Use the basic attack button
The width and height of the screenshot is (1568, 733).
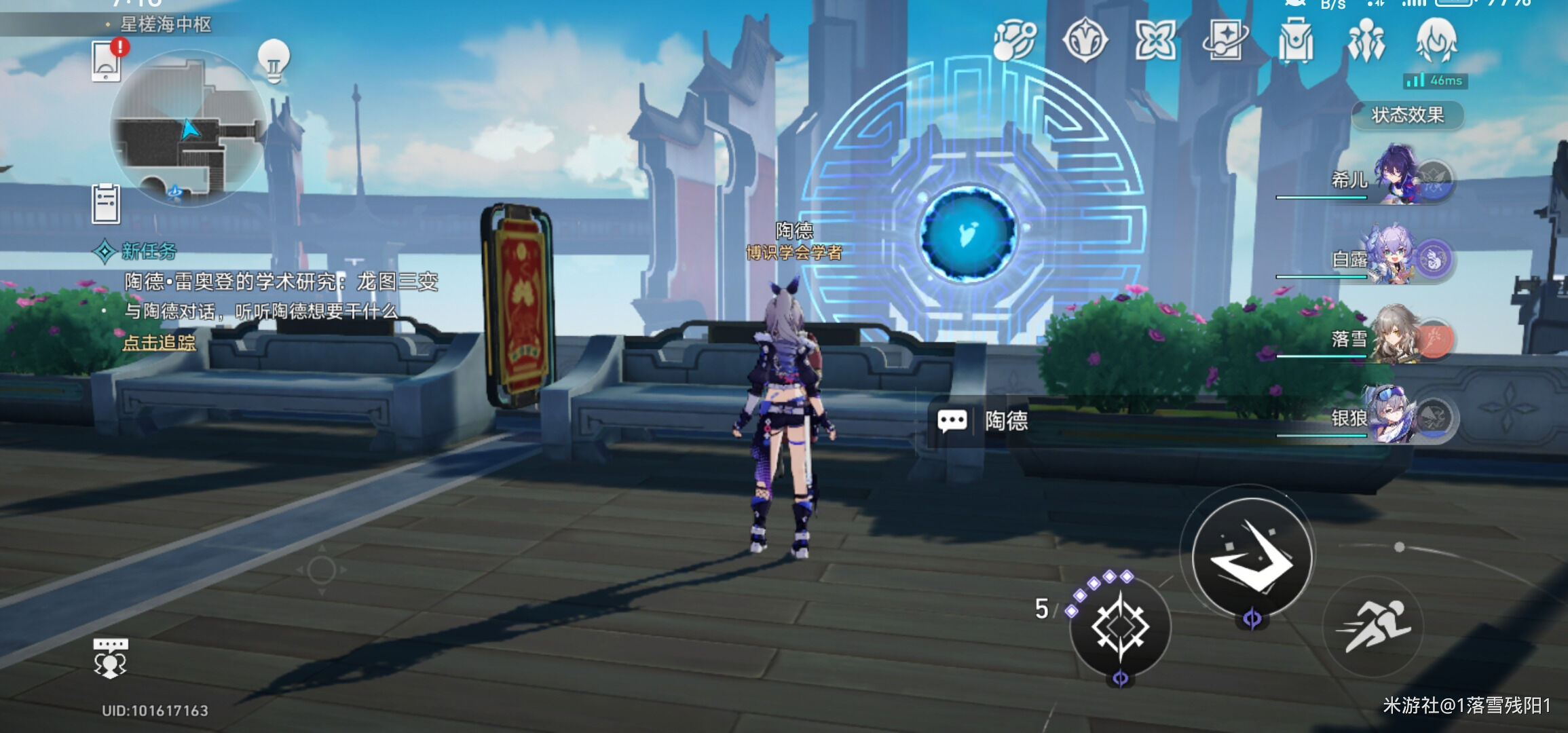pos(1252,557)
